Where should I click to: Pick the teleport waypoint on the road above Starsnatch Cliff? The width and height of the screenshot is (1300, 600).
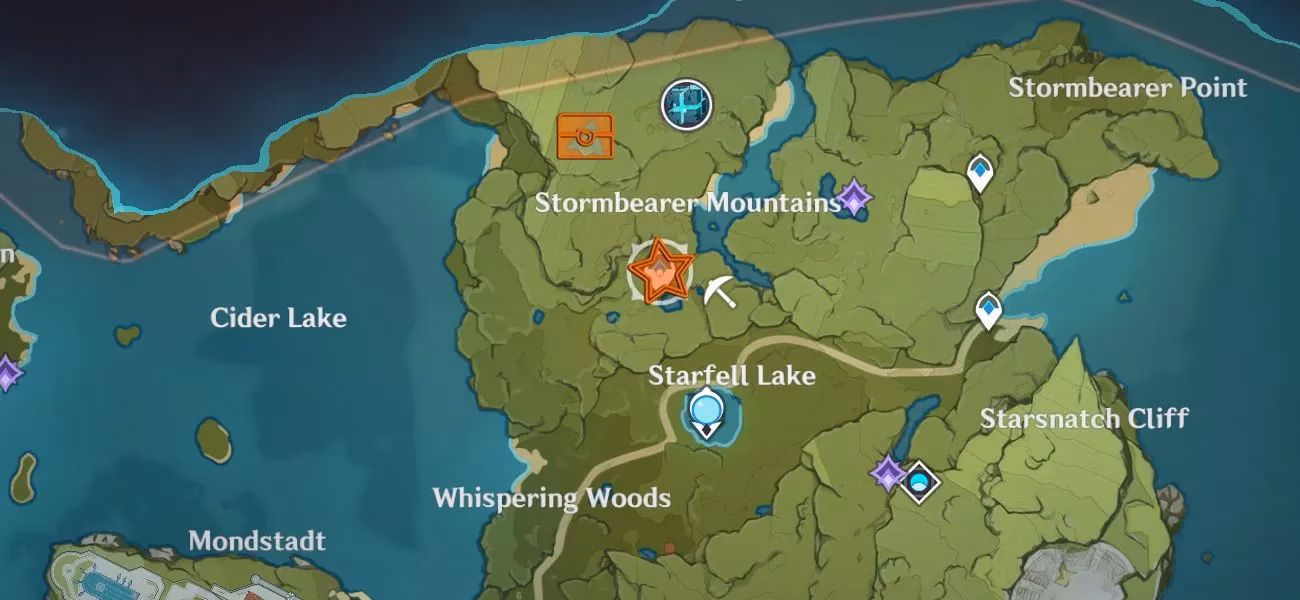coord(989,310)
